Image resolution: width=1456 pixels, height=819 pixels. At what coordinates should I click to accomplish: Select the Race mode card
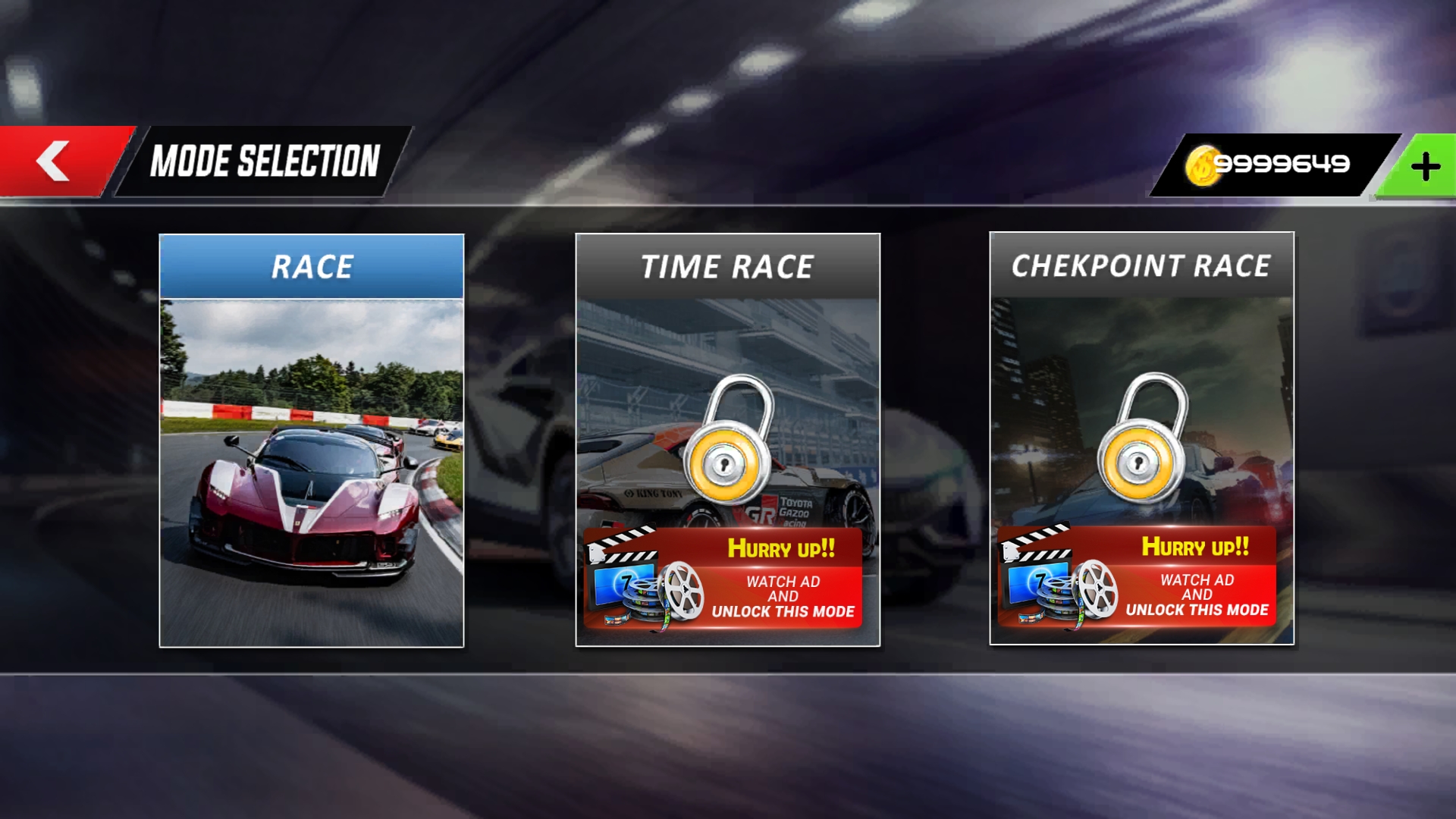pos(311,440)
